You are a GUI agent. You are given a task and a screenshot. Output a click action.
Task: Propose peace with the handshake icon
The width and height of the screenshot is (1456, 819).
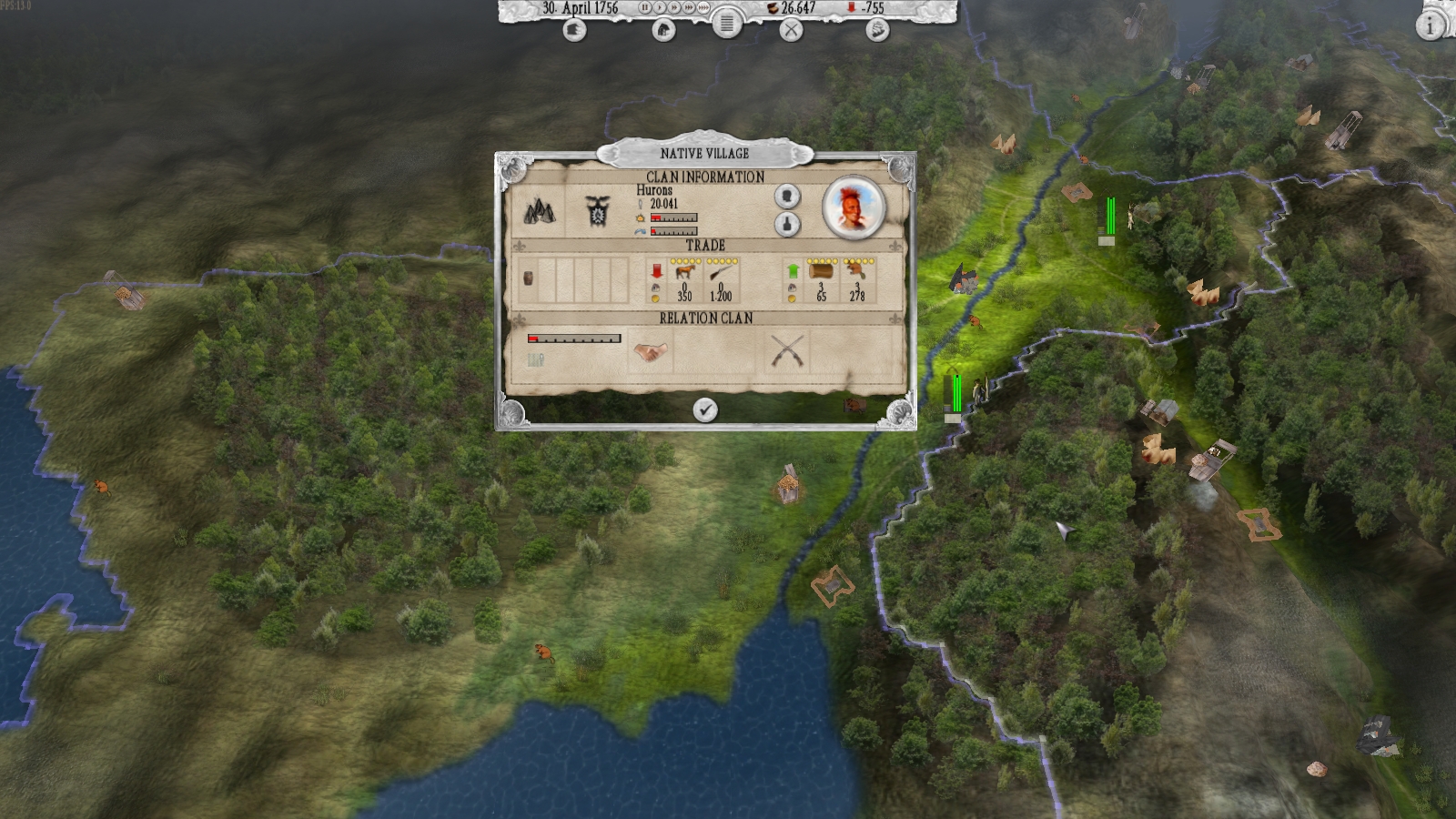[650, 350]
